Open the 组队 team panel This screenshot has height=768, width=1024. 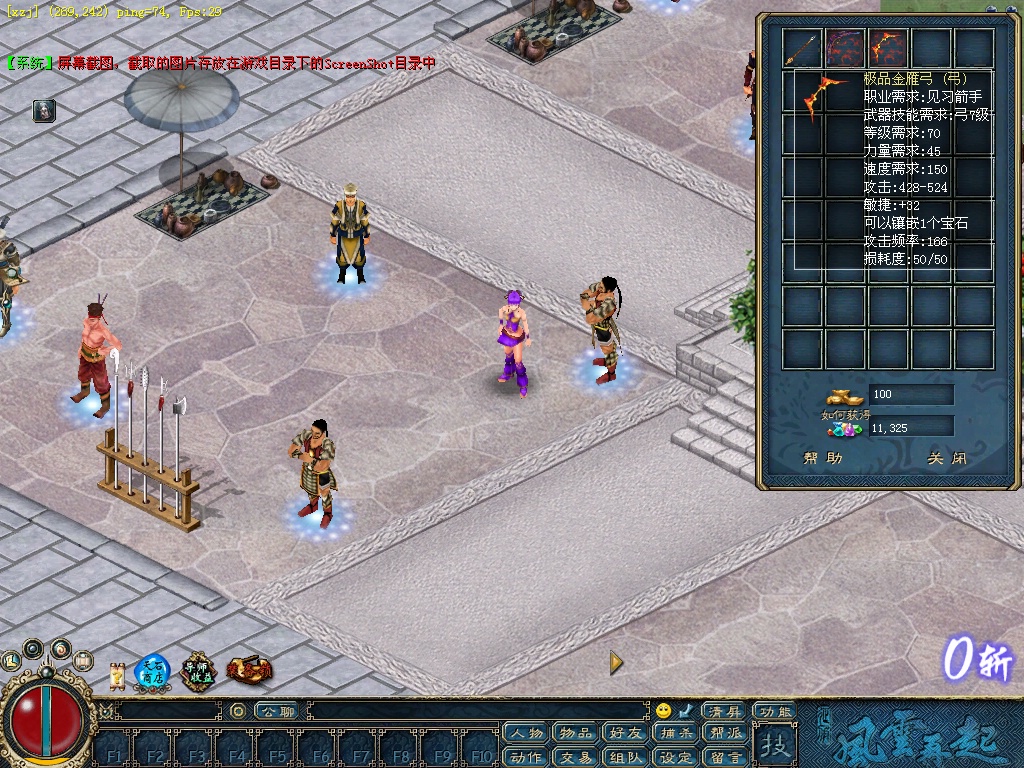coord(626,757)
